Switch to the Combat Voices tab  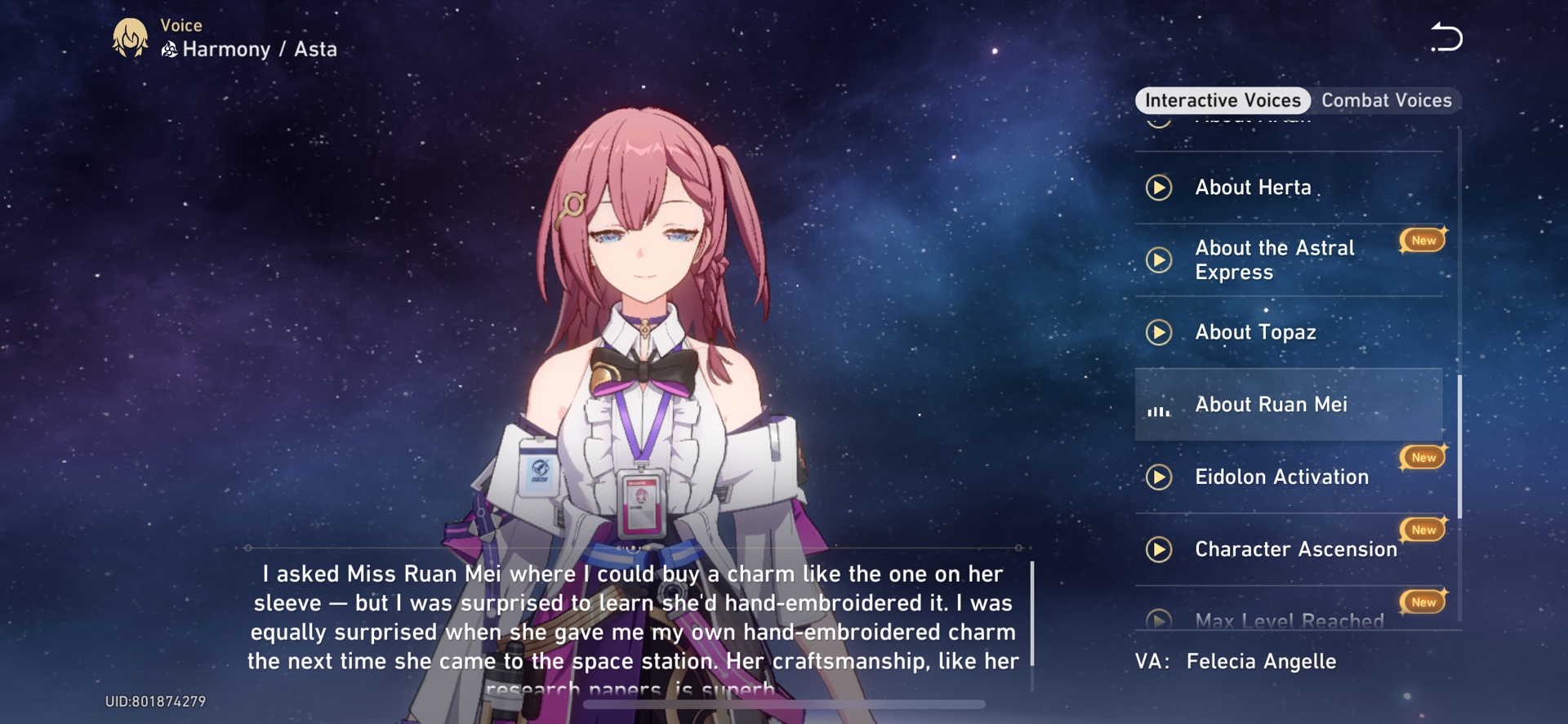(x=1388, y=100)
